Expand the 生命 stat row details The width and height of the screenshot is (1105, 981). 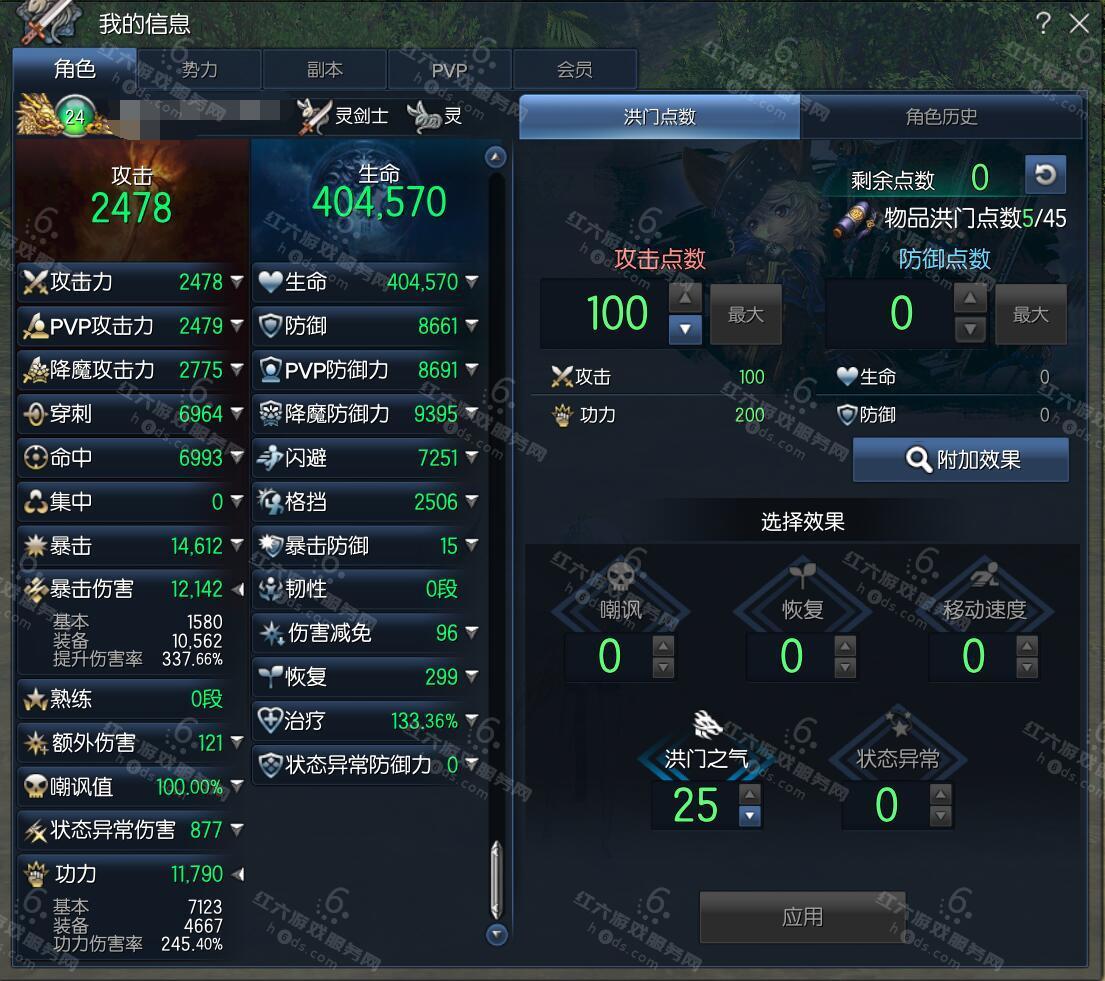click(472, 282)
